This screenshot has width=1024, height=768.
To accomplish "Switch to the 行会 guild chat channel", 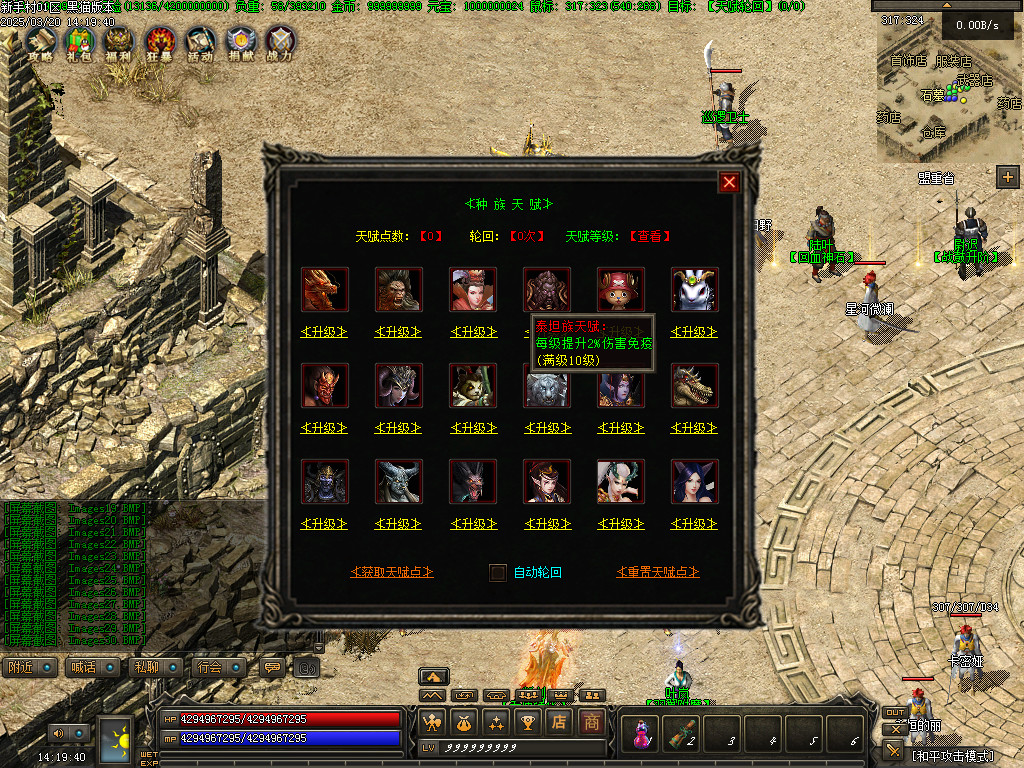I will pos(219,667).
